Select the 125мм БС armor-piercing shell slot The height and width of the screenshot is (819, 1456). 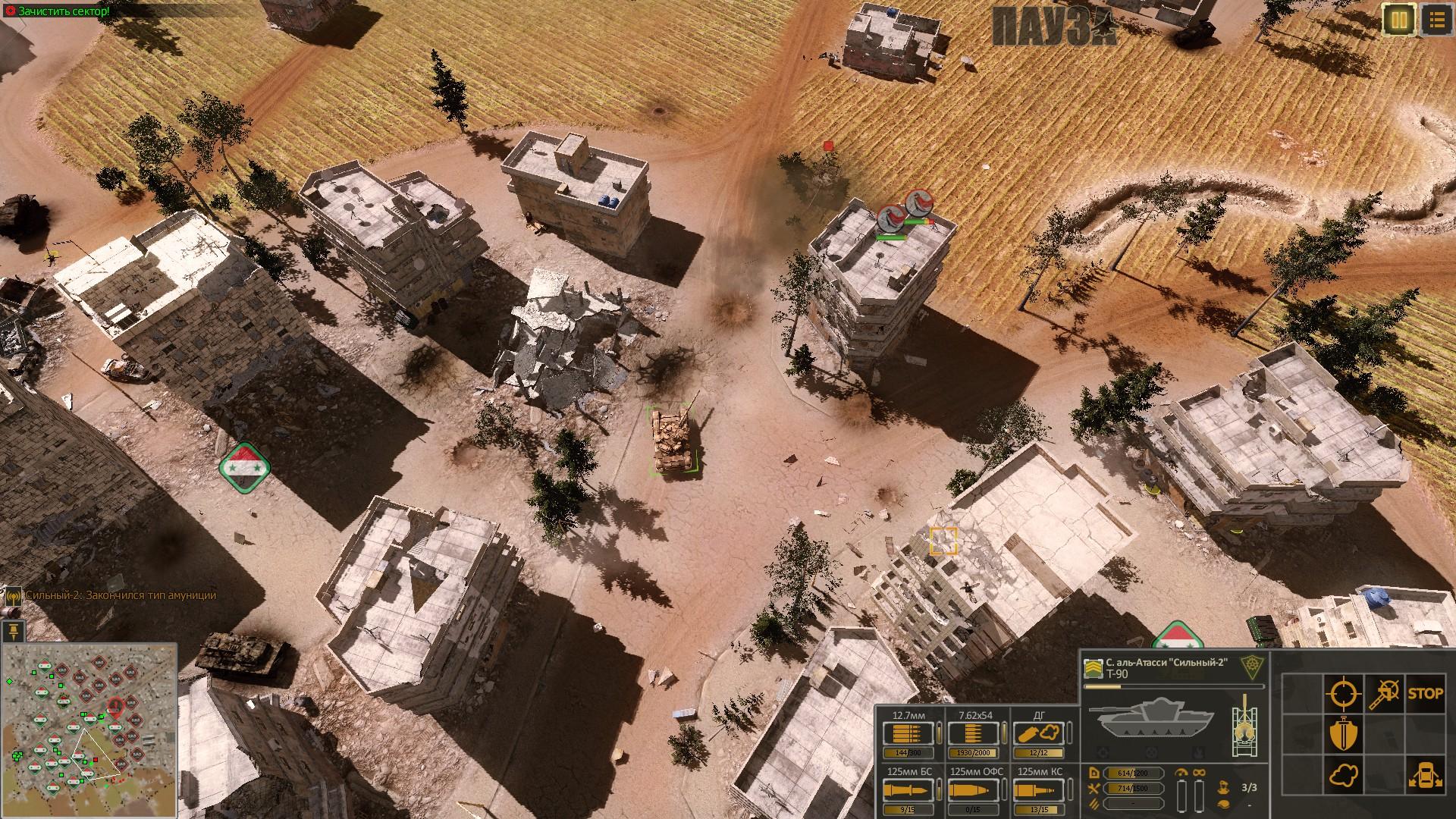coord(908,790)
